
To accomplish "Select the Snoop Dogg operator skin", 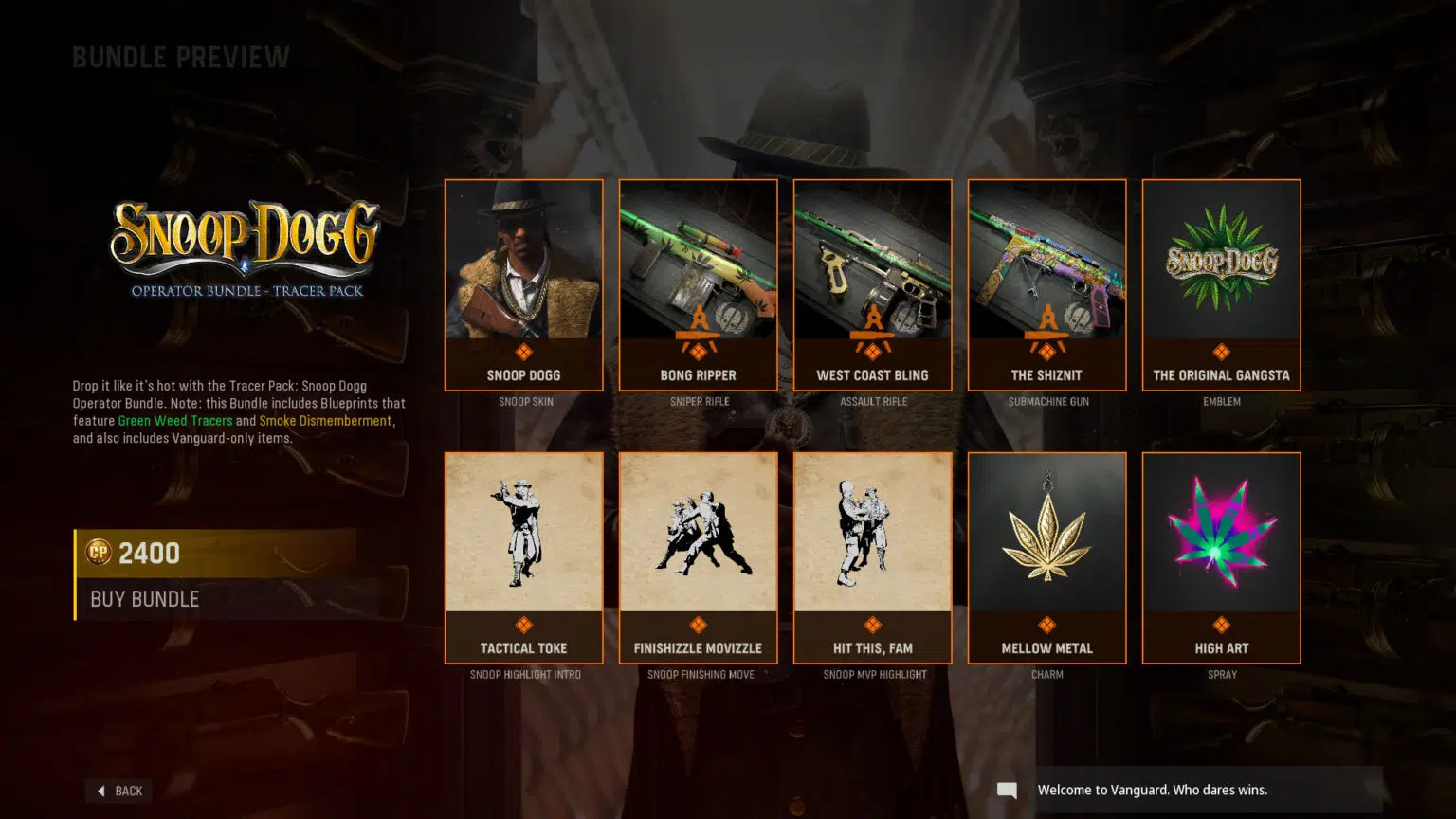I will coord(523,284).
